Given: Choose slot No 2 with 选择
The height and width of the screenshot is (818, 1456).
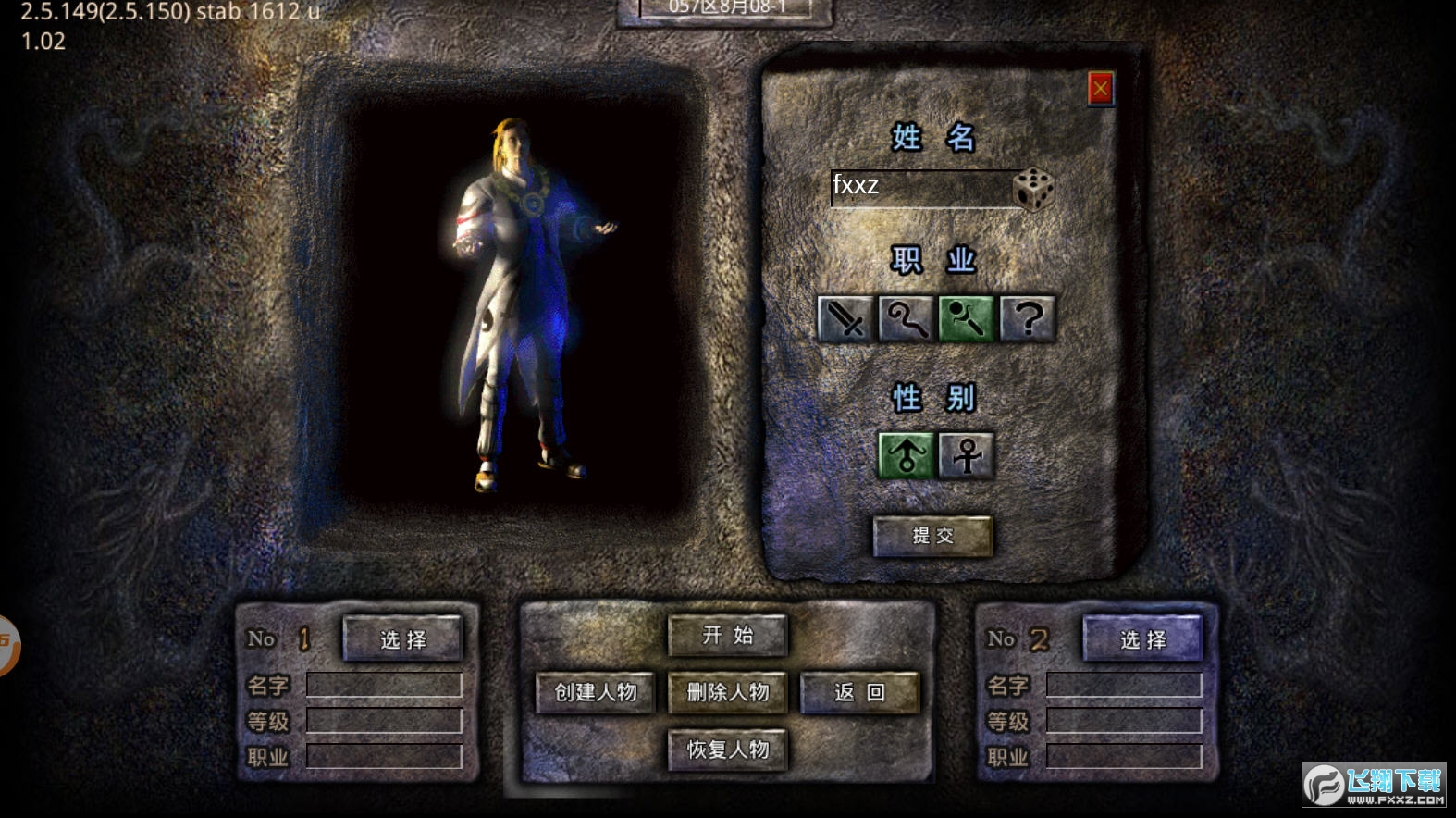Looking at the screenshot, I should 1142,639.
